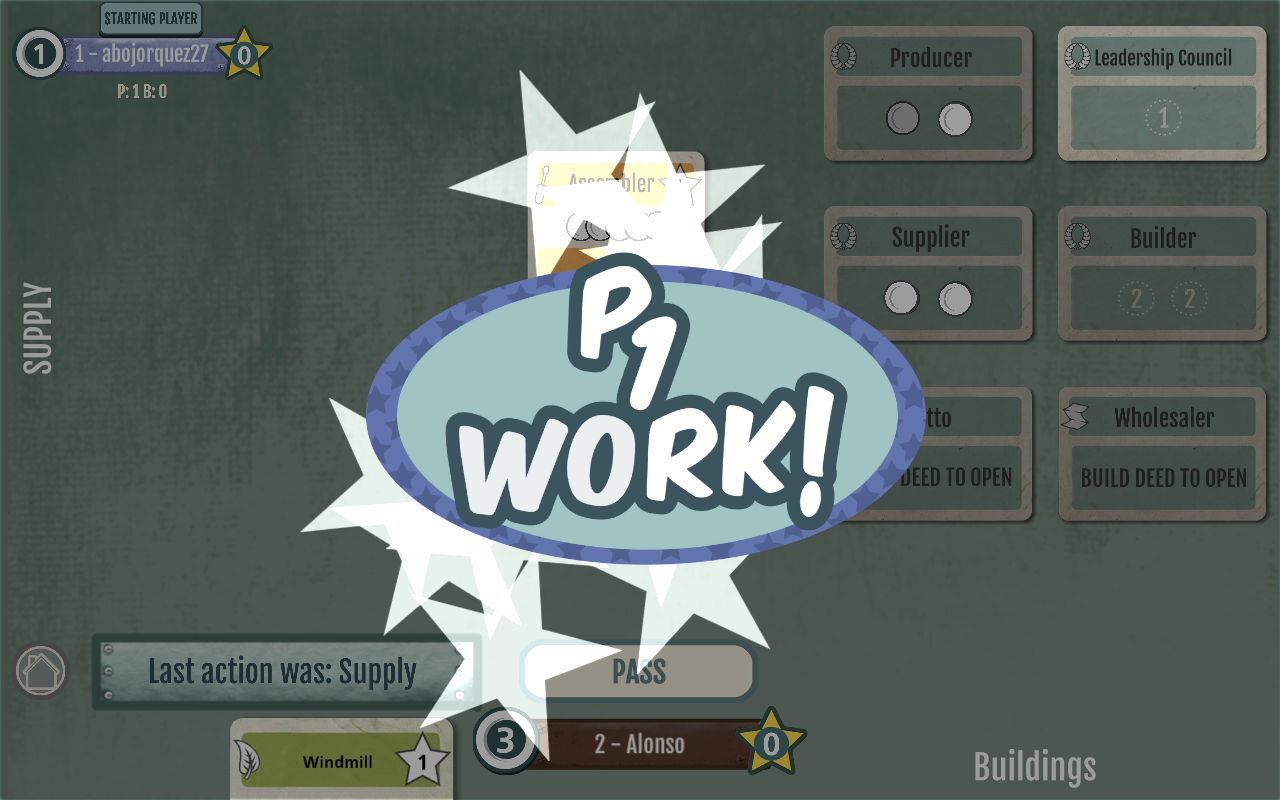Click the Last action was: Supply banner
Screen dimensions: 1280x800
[x=285, y=672]
